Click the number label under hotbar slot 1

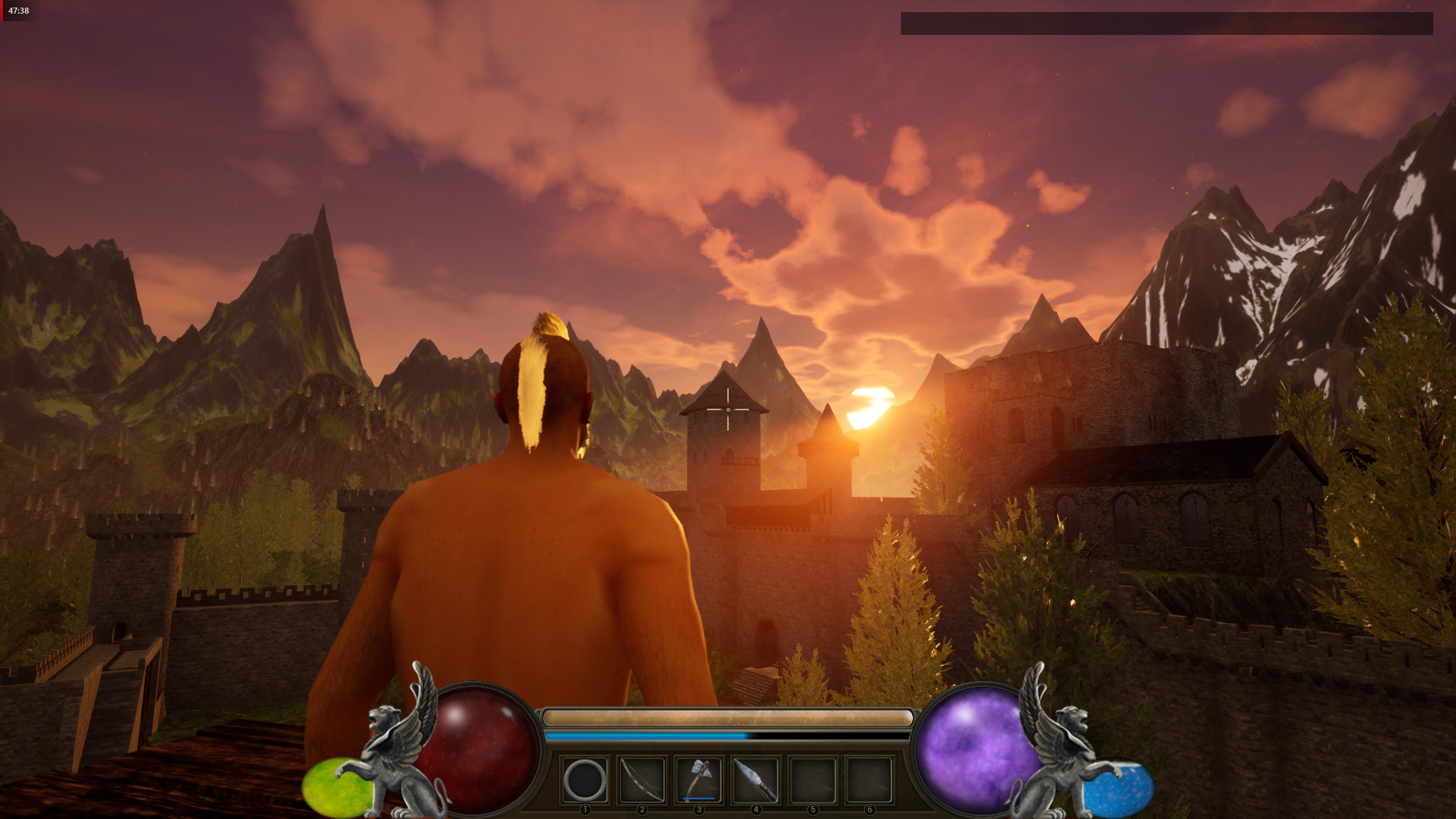click(x=584, y=810)
